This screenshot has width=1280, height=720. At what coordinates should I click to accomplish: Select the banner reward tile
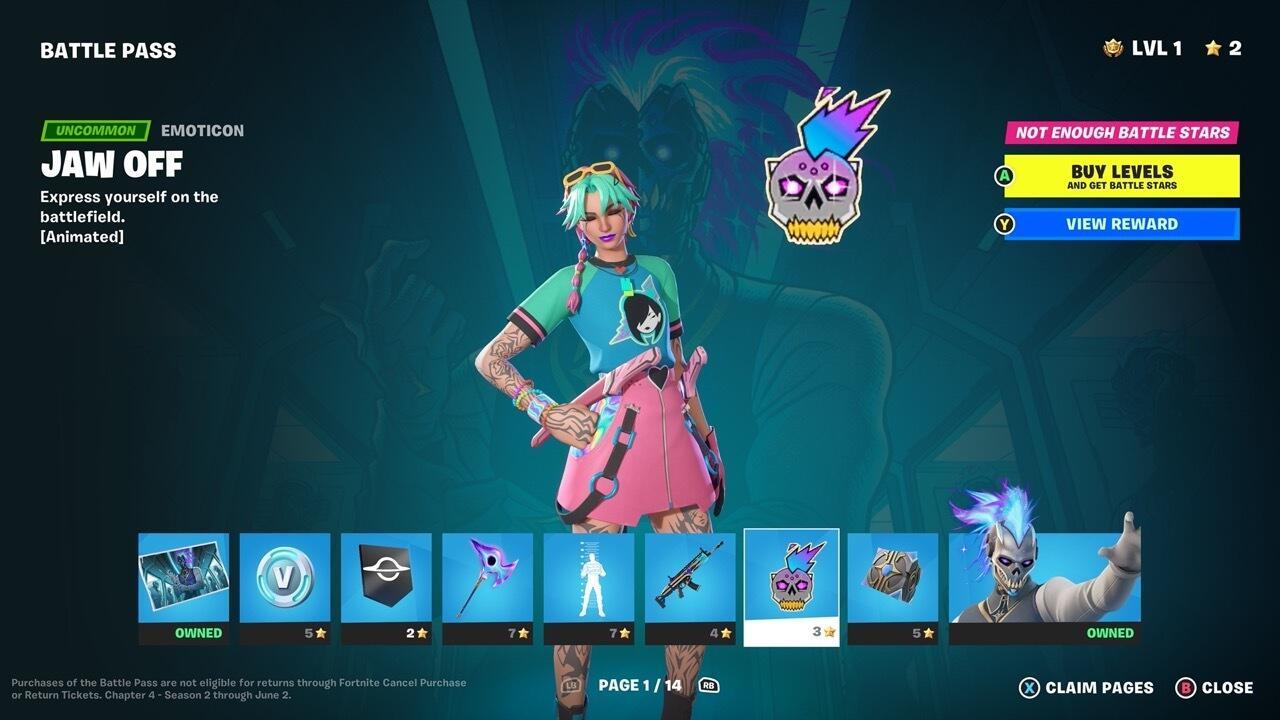(387, 580)
